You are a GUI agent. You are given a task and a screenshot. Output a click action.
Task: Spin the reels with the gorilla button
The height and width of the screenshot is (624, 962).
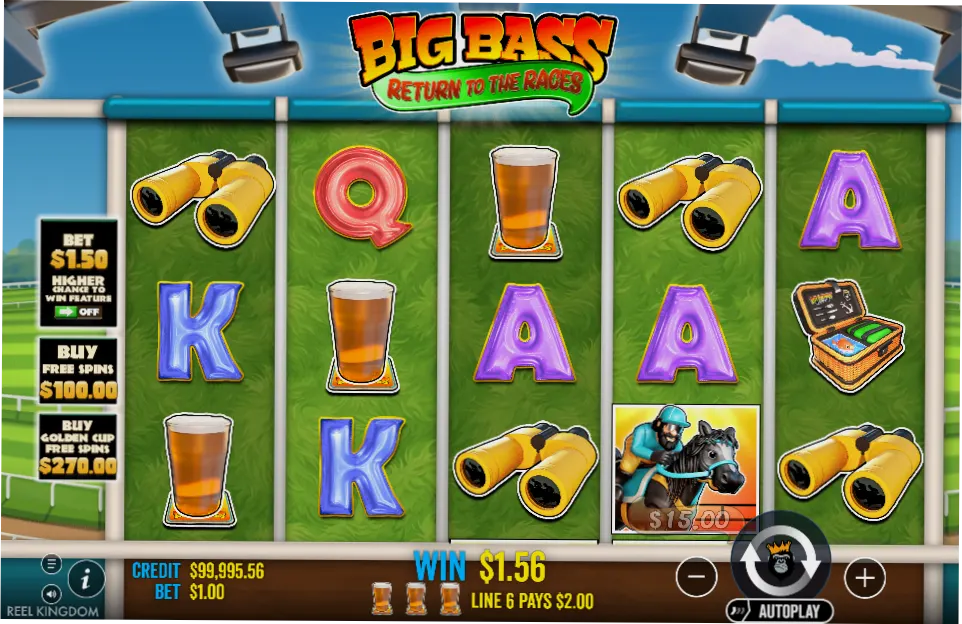[781, 564]
